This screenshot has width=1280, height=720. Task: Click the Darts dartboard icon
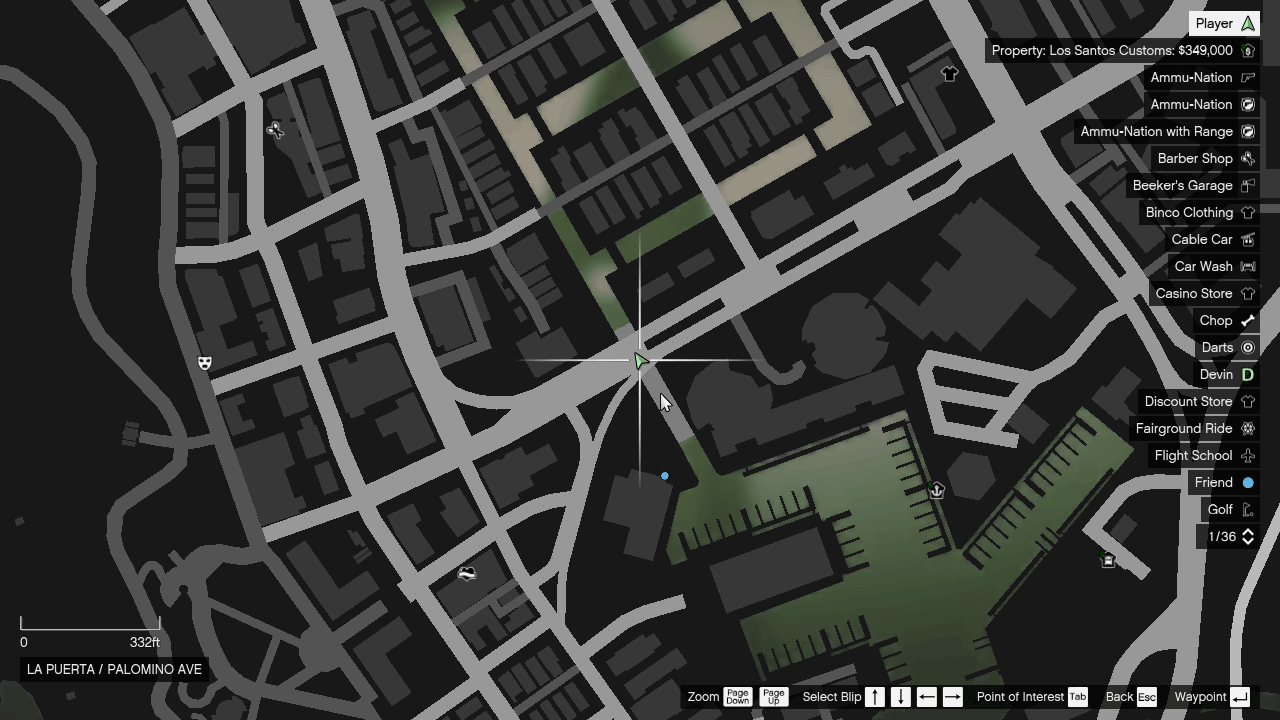point(1248,347)
